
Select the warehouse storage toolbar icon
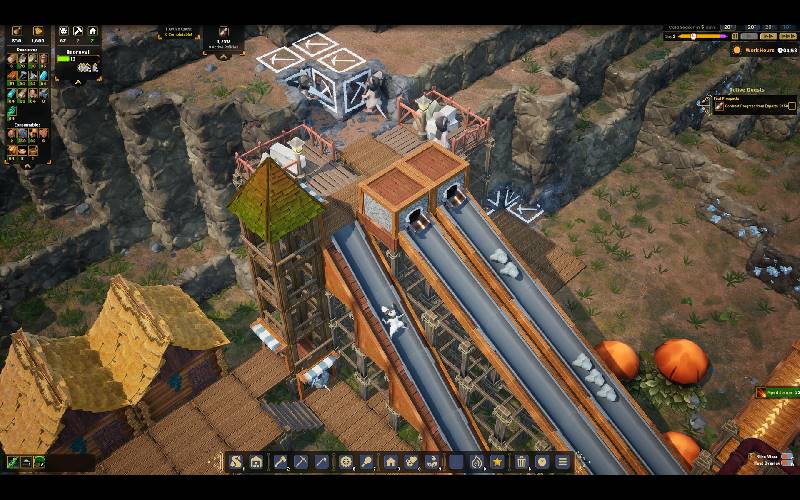[256, 462]
